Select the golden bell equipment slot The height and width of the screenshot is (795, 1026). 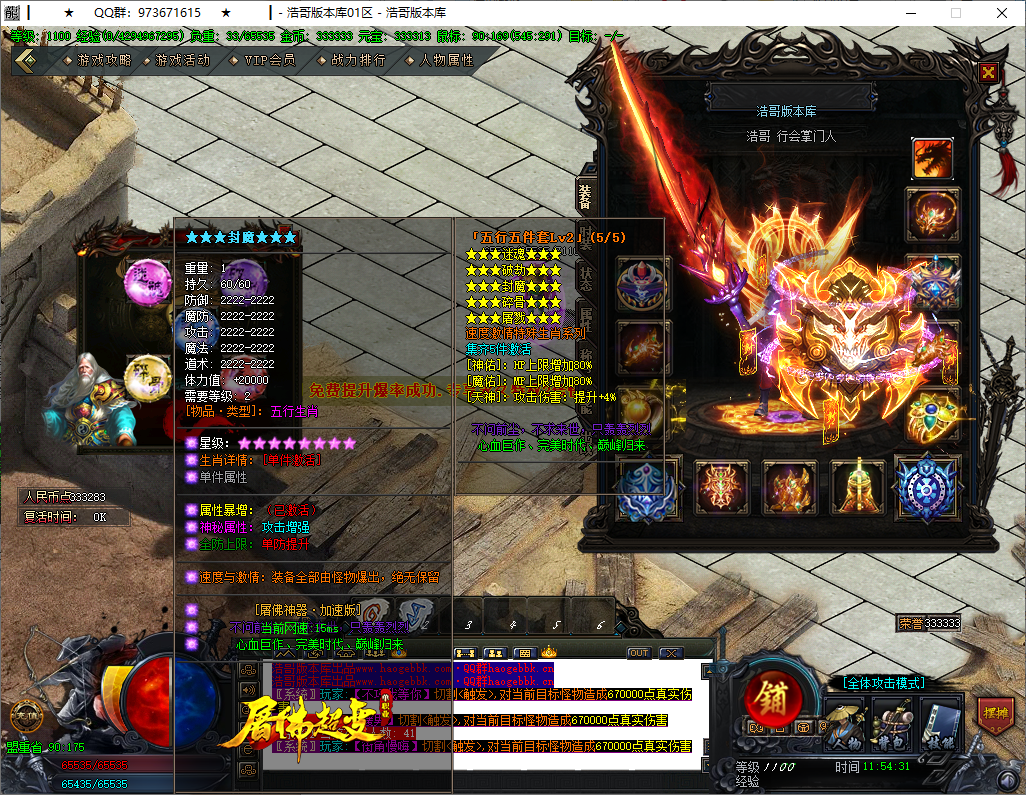click(857, 486)
